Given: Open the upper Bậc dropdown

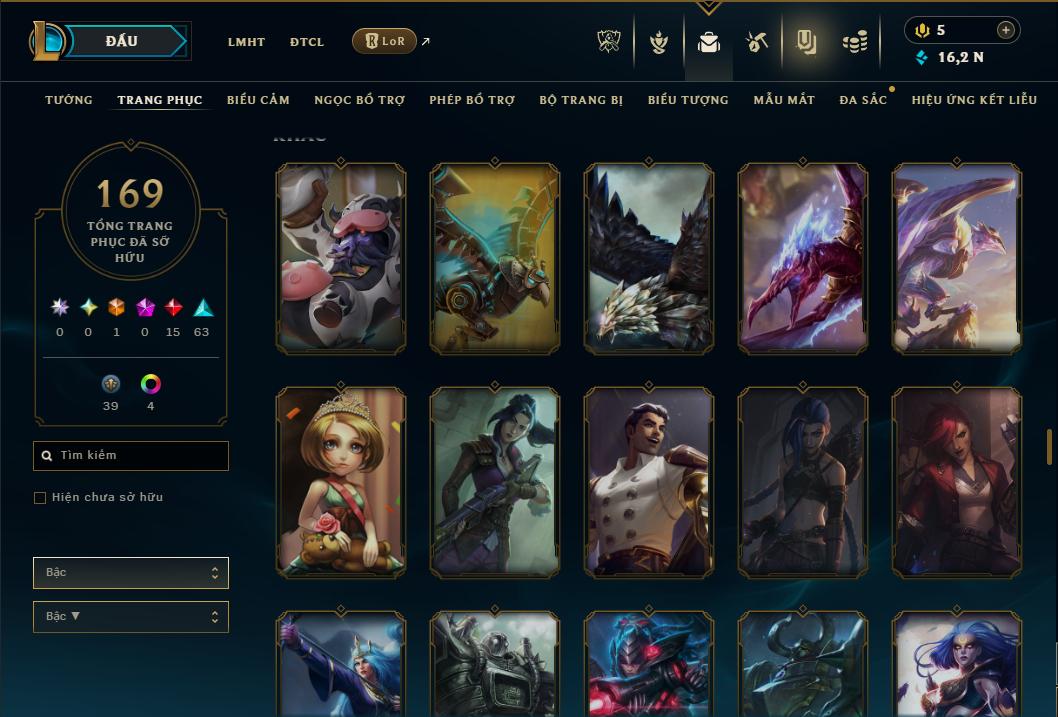Looking at the screenshot, I should 131,573.
